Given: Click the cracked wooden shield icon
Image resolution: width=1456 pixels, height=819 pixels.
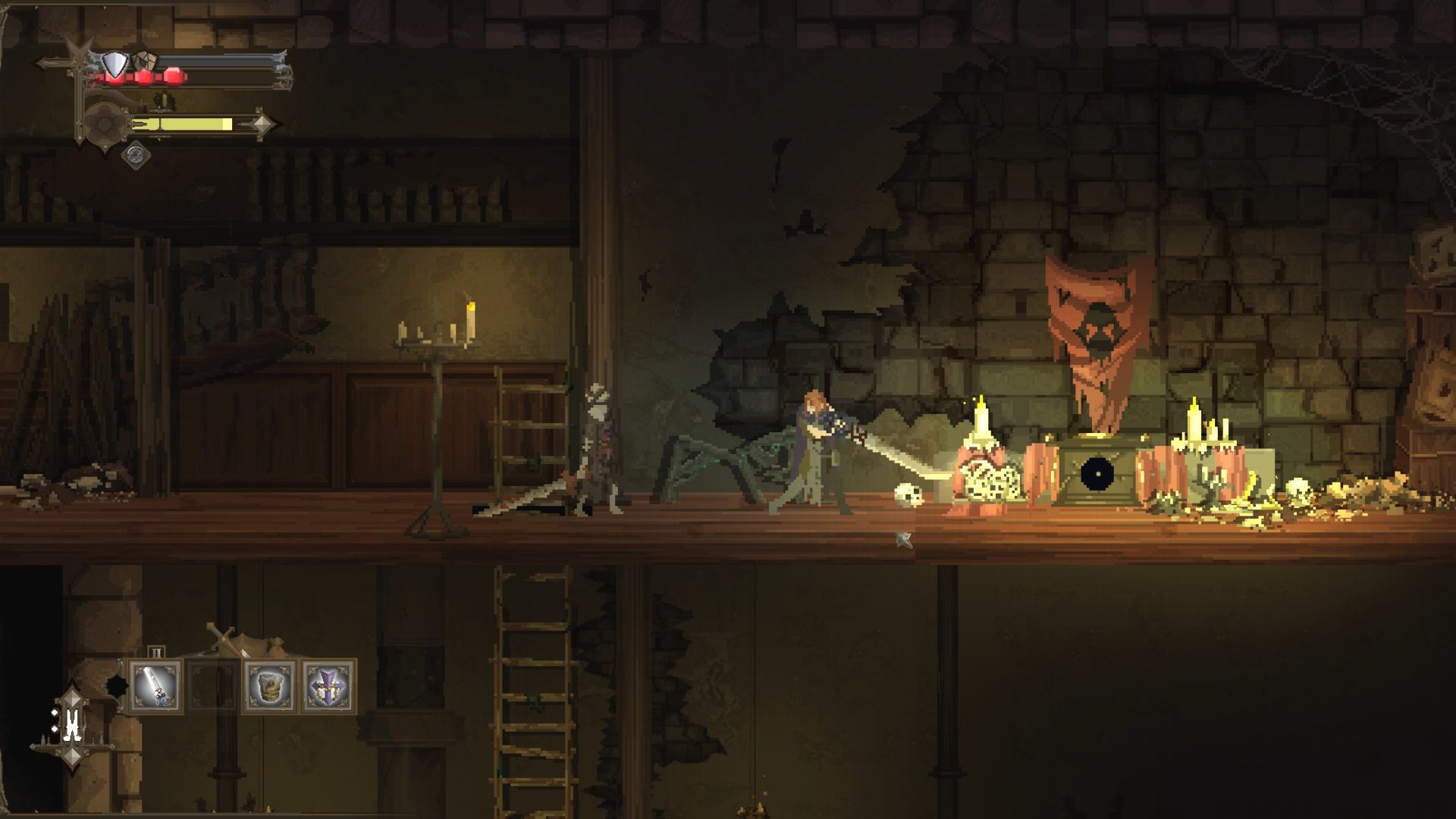Looking at the screenshot, I should [x=144, y=61].
